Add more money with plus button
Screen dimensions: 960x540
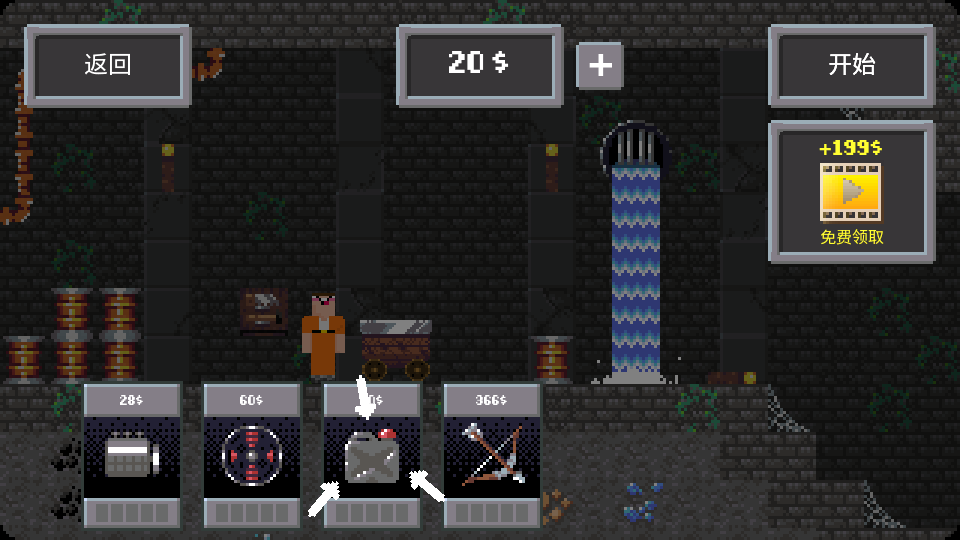[600, 66]
